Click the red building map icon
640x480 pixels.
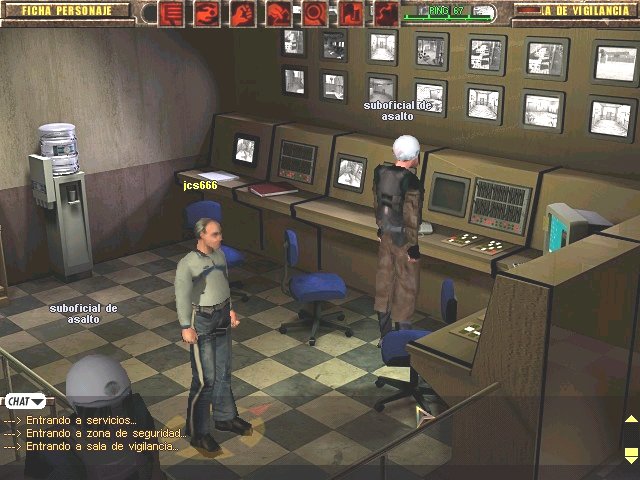(349, 13)
